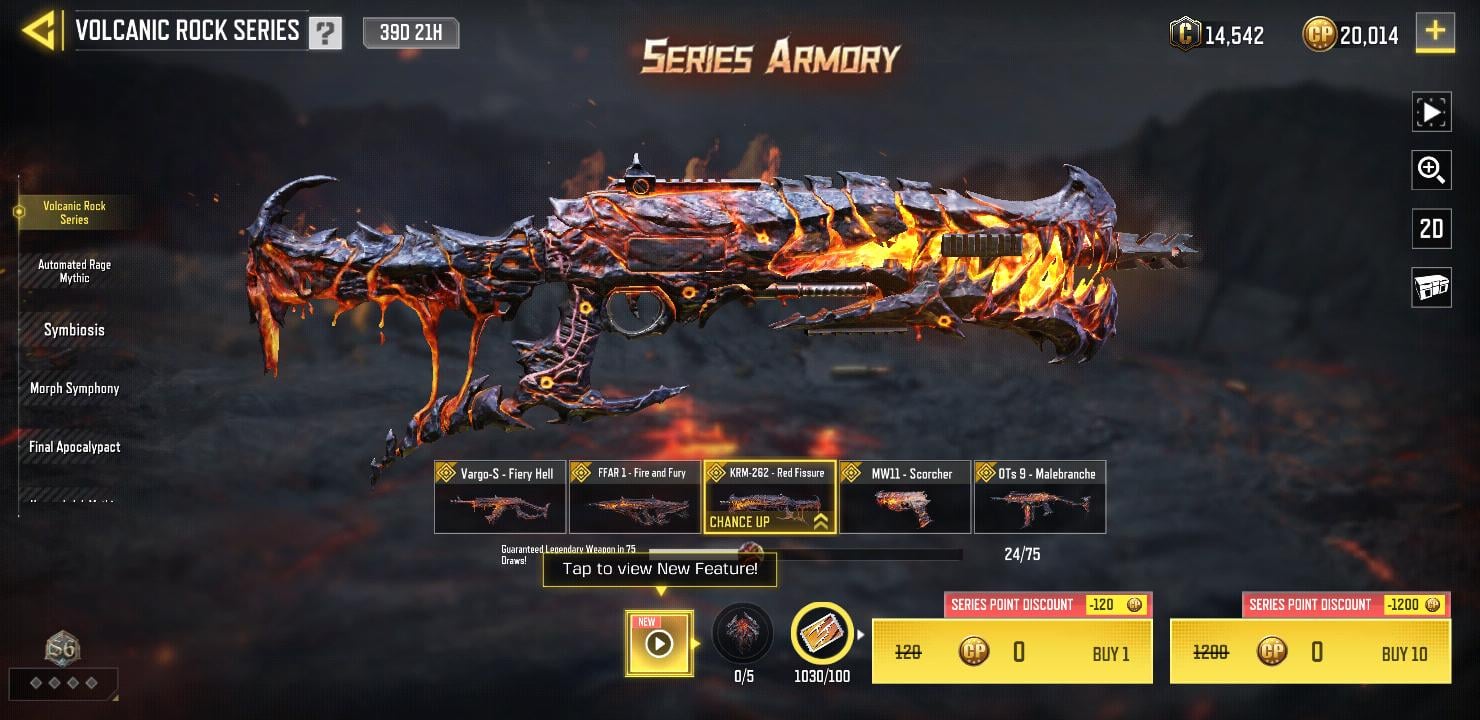View the MW11 Scorcher pistol
Viewport: 1480px width, 720px height.
(905, 497)
